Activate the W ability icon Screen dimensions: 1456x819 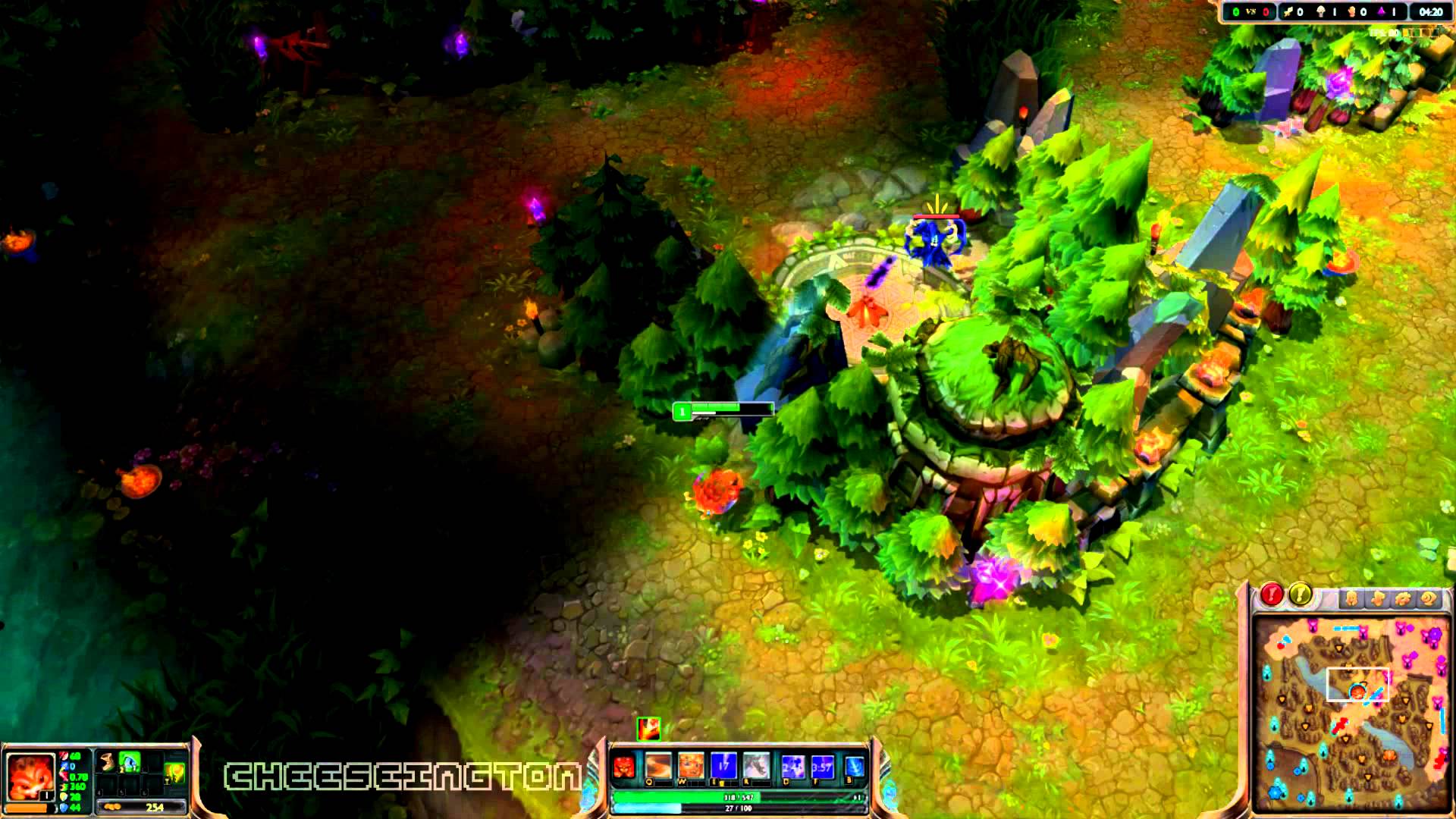[x=690, y=767]
